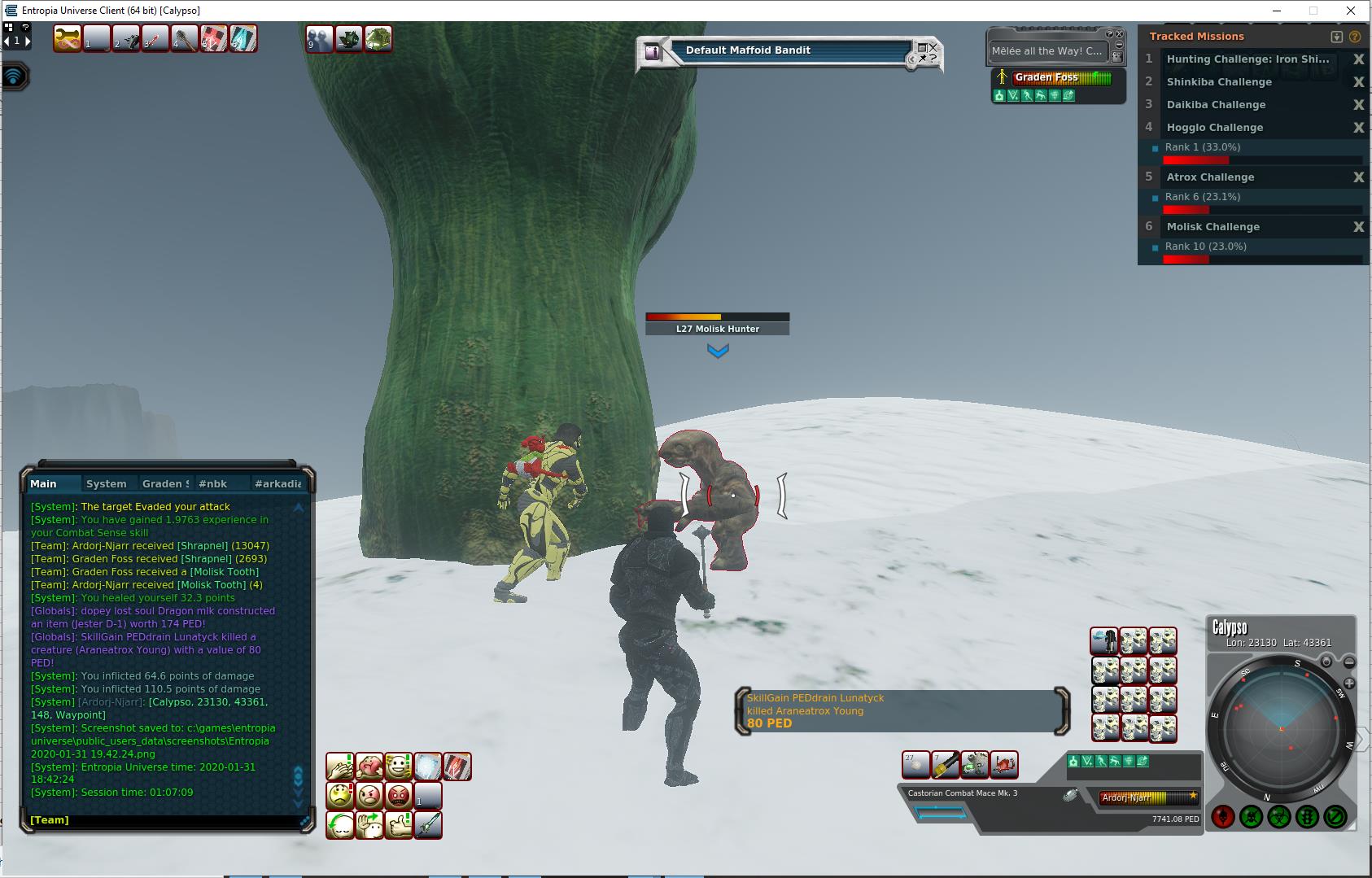The width and height of the screenshot is (1372, 878).
Task: Stop tracking the Molisk Challenge mission
Action: coord(1358,227)
